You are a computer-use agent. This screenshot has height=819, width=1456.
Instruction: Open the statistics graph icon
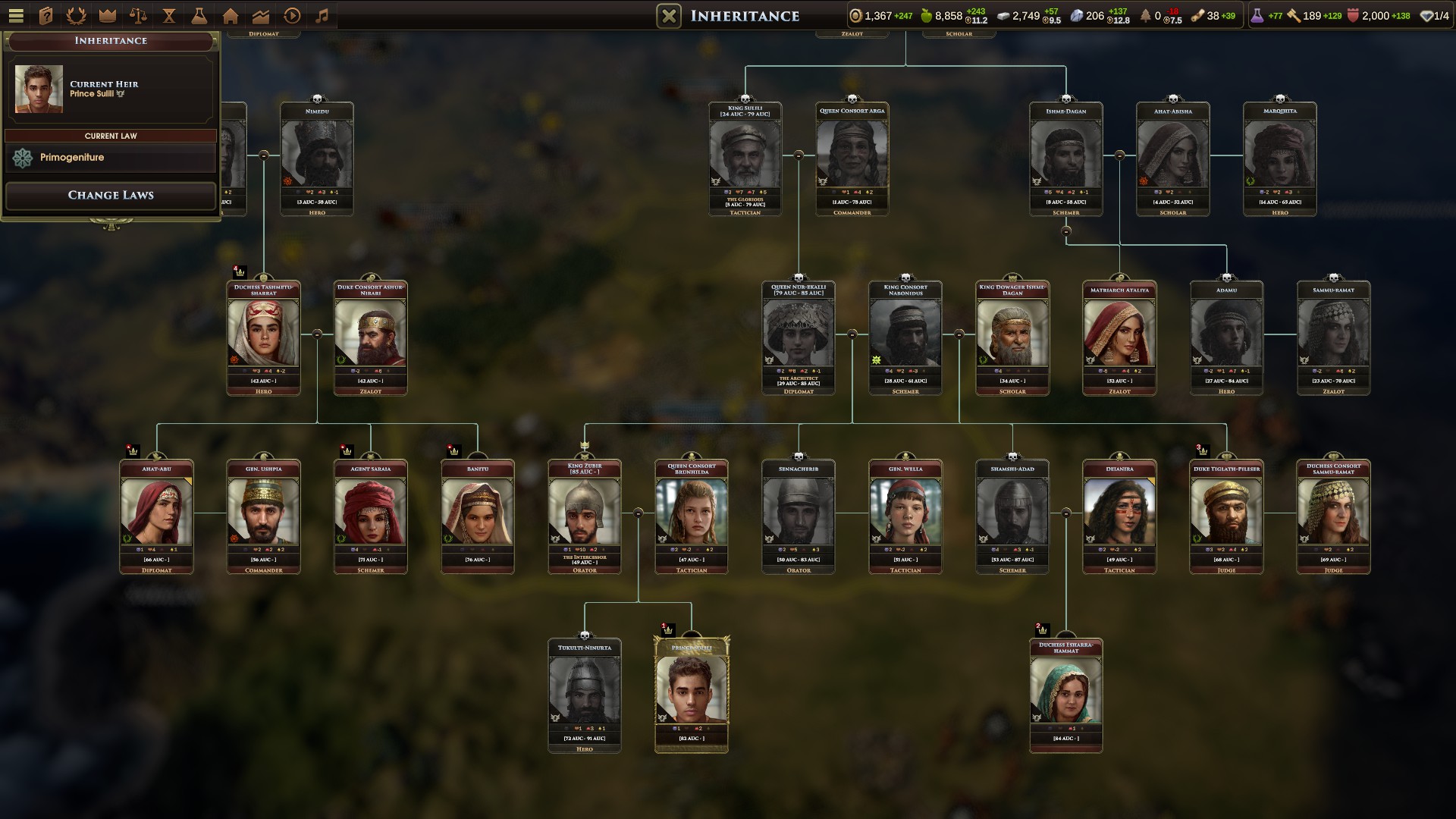click(260, 15)
